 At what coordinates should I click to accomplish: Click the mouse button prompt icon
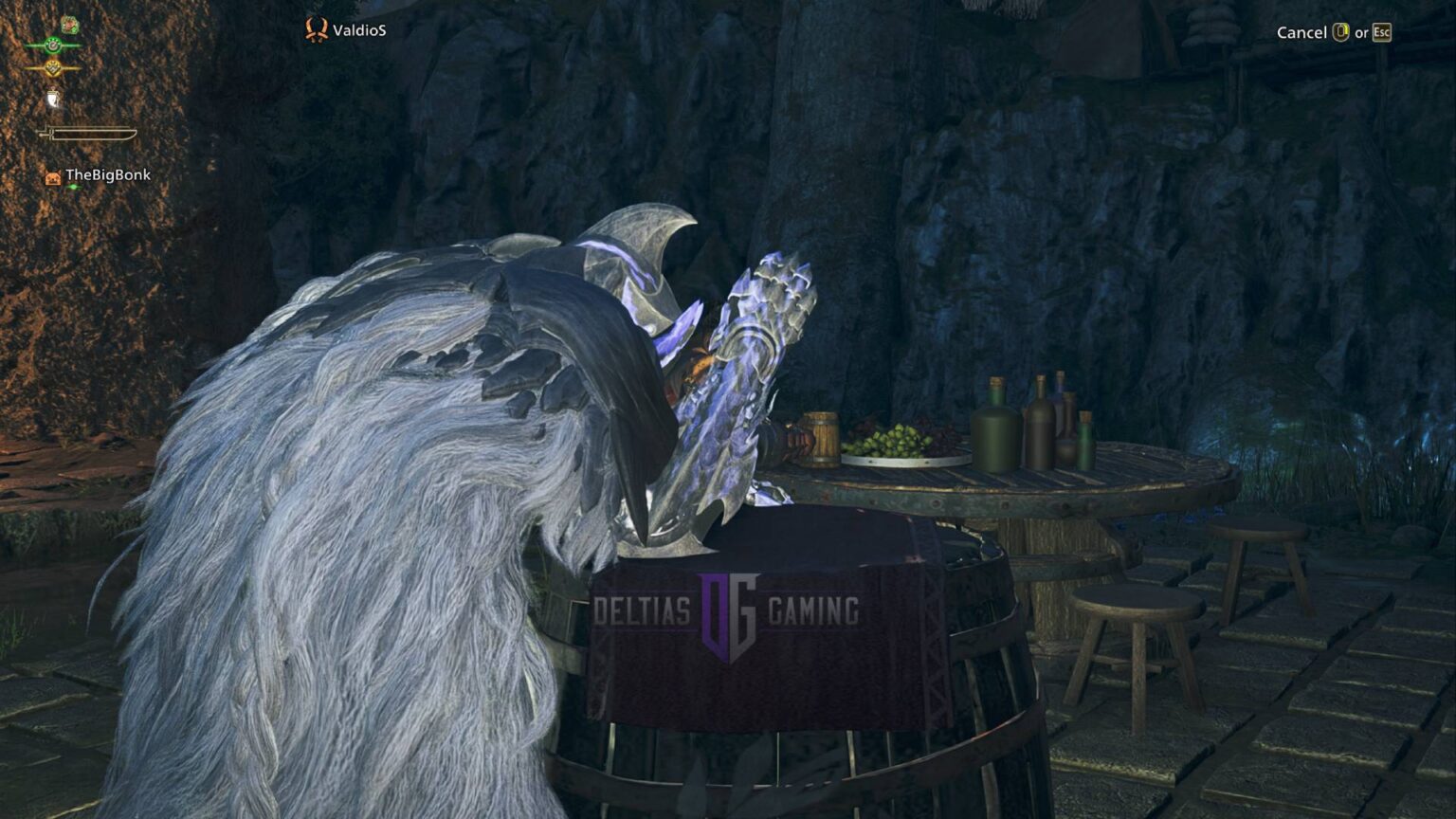[1340, 32]
